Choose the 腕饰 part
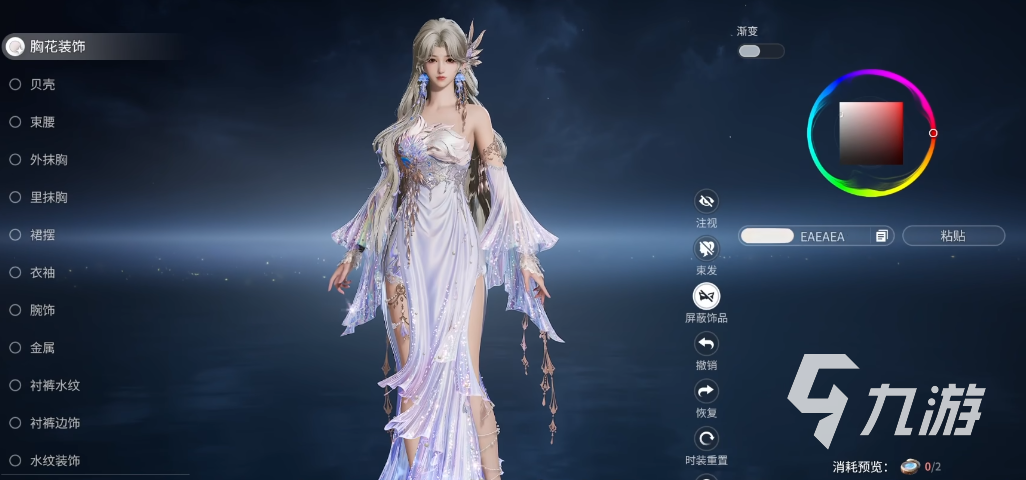 (42, 310)
